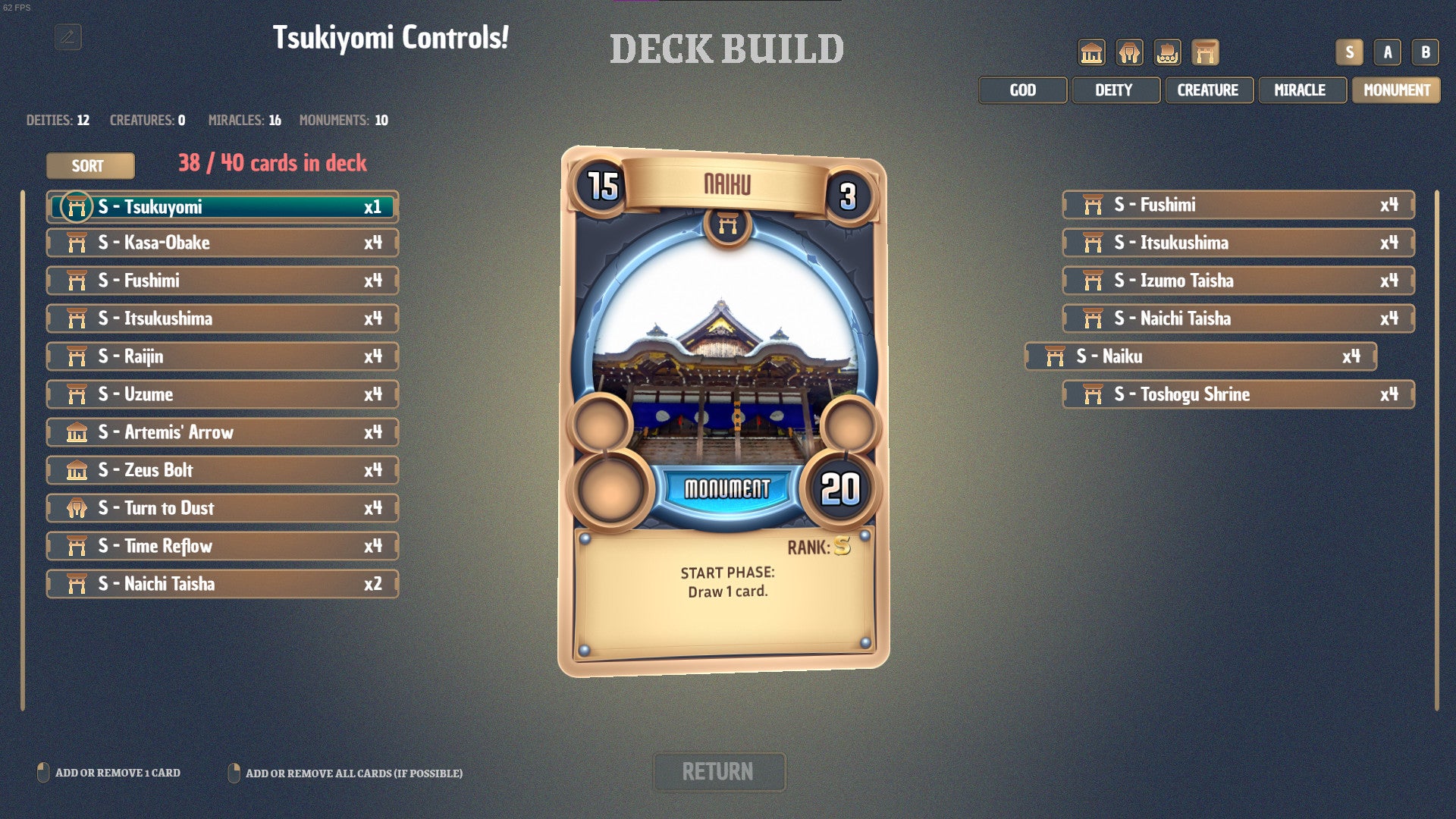Viewport: 1456px width, 819px height.
Task: Select the MONUMENT tab
Action: coord(1396,90)
